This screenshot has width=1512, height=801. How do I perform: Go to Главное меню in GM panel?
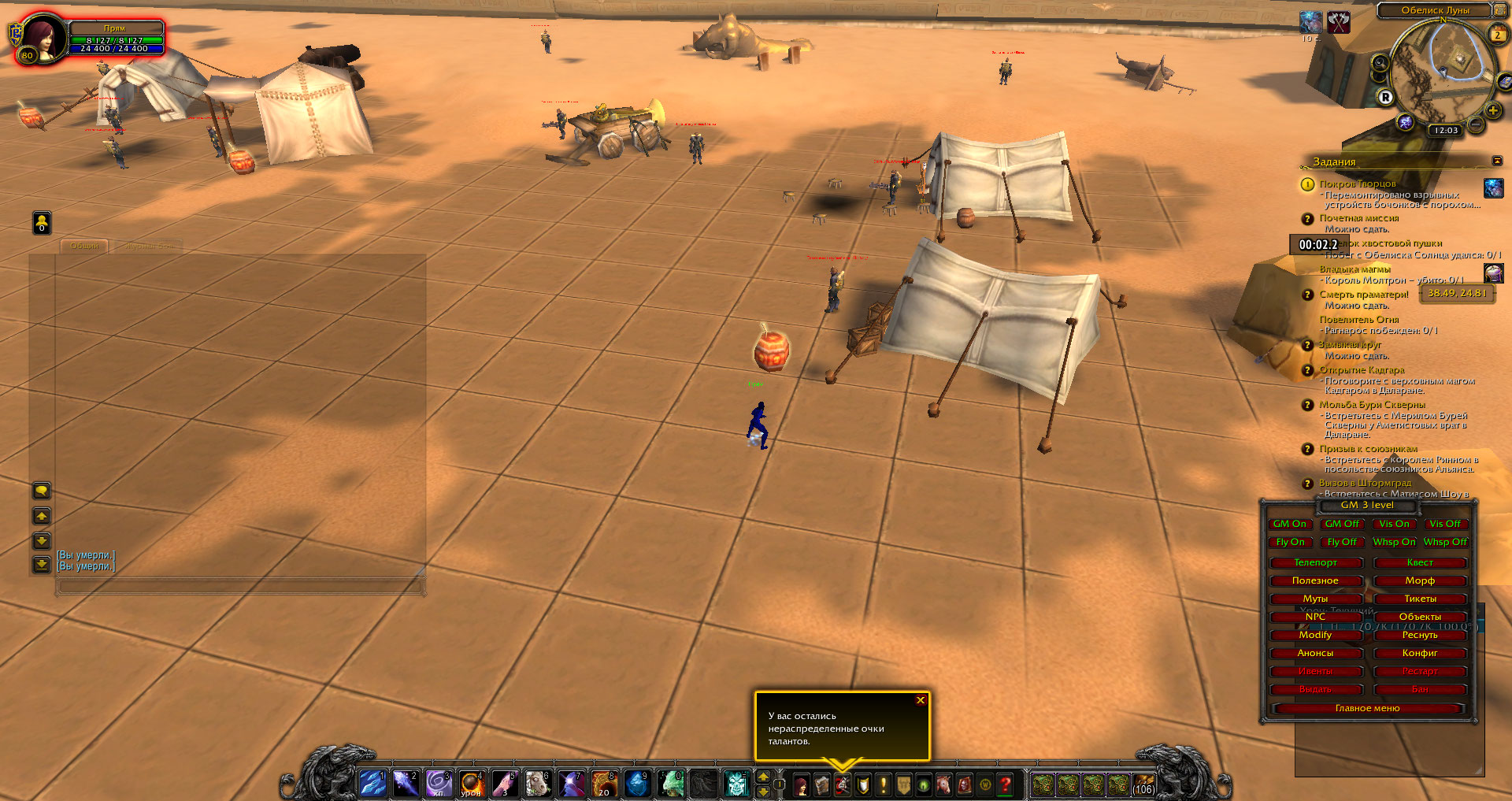click(x=1367, y=708)
